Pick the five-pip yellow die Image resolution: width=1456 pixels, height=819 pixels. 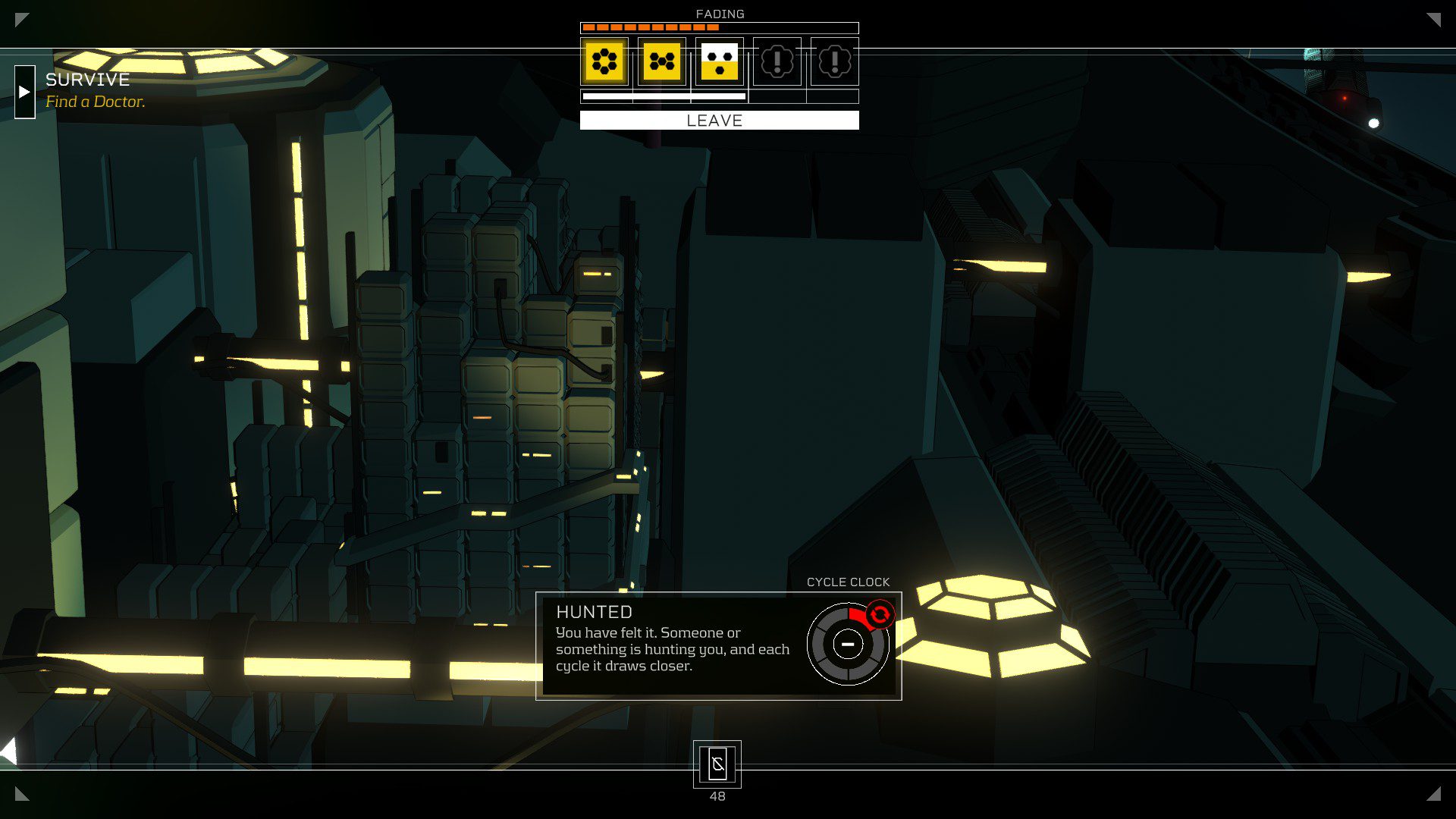pyautogui.click(x=662, y=61)
